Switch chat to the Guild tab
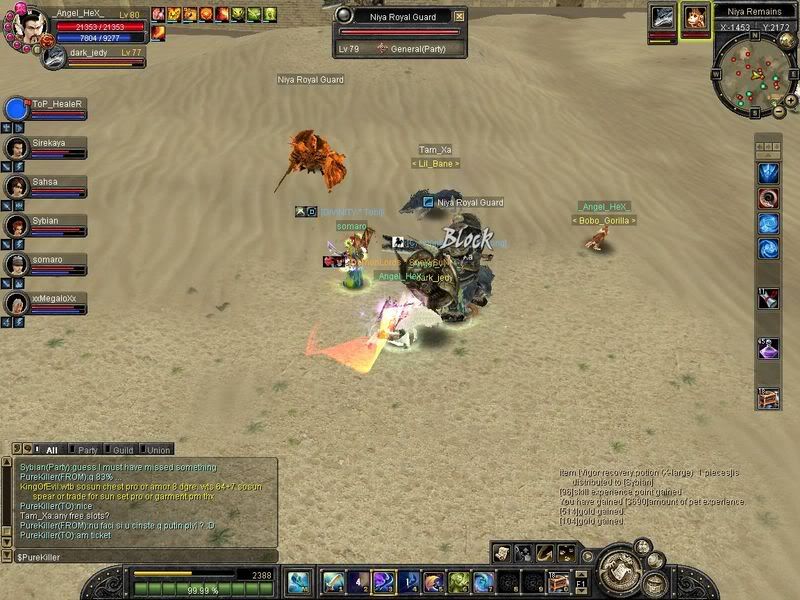 click(x=121, y=450)
